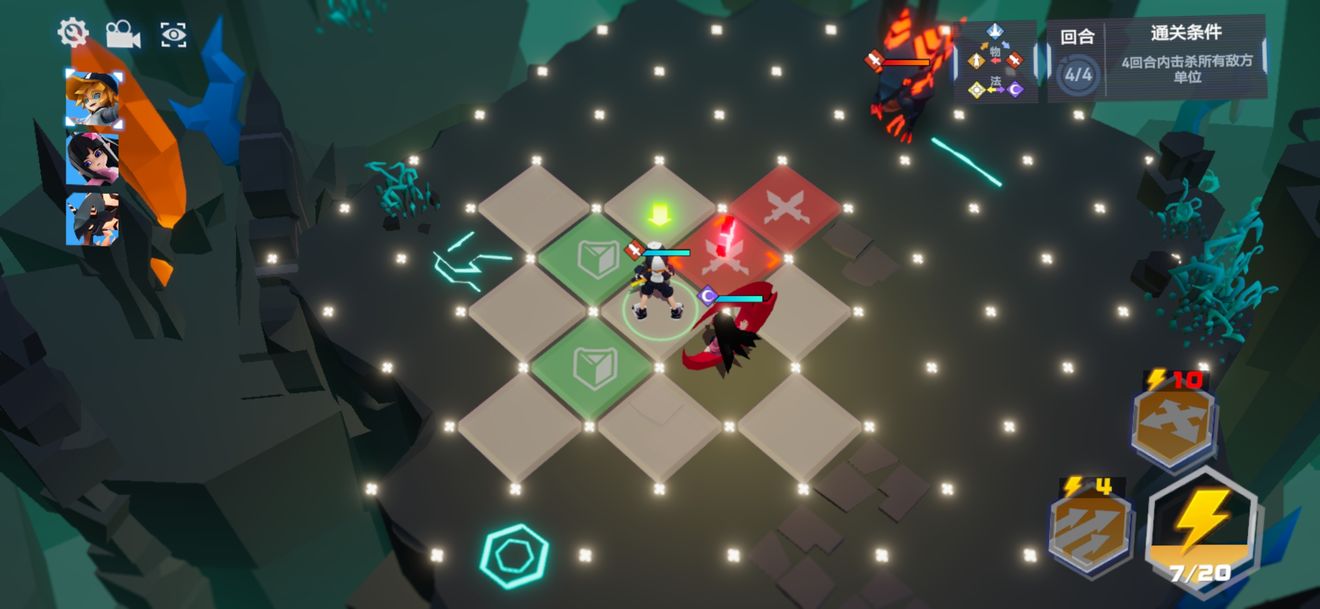The image size is (1320, 609).
Task: Tap the large lightning bolt energy button
Action: point(1203,527)
